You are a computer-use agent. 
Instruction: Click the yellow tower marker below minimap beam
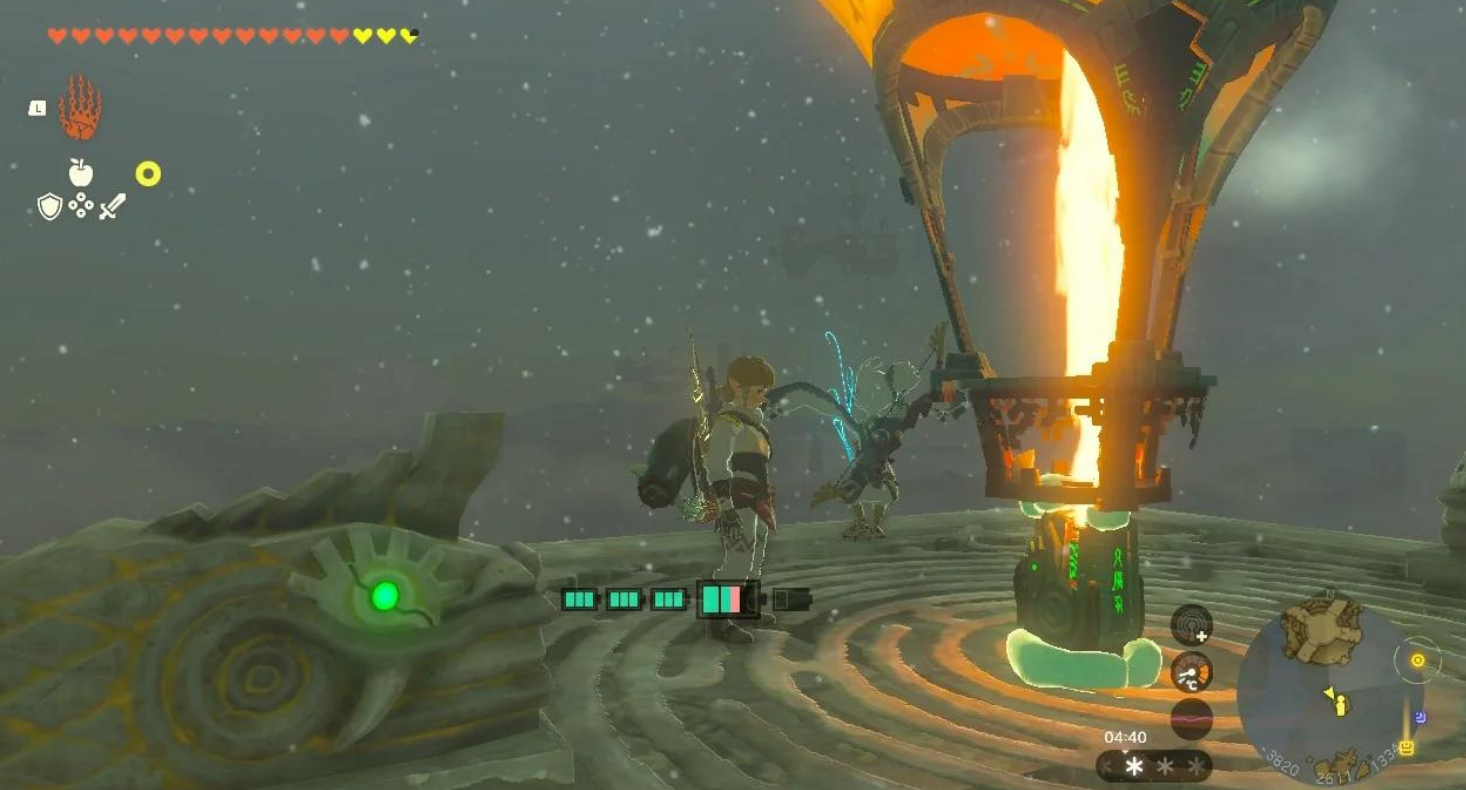click(x=1407, y=747)
